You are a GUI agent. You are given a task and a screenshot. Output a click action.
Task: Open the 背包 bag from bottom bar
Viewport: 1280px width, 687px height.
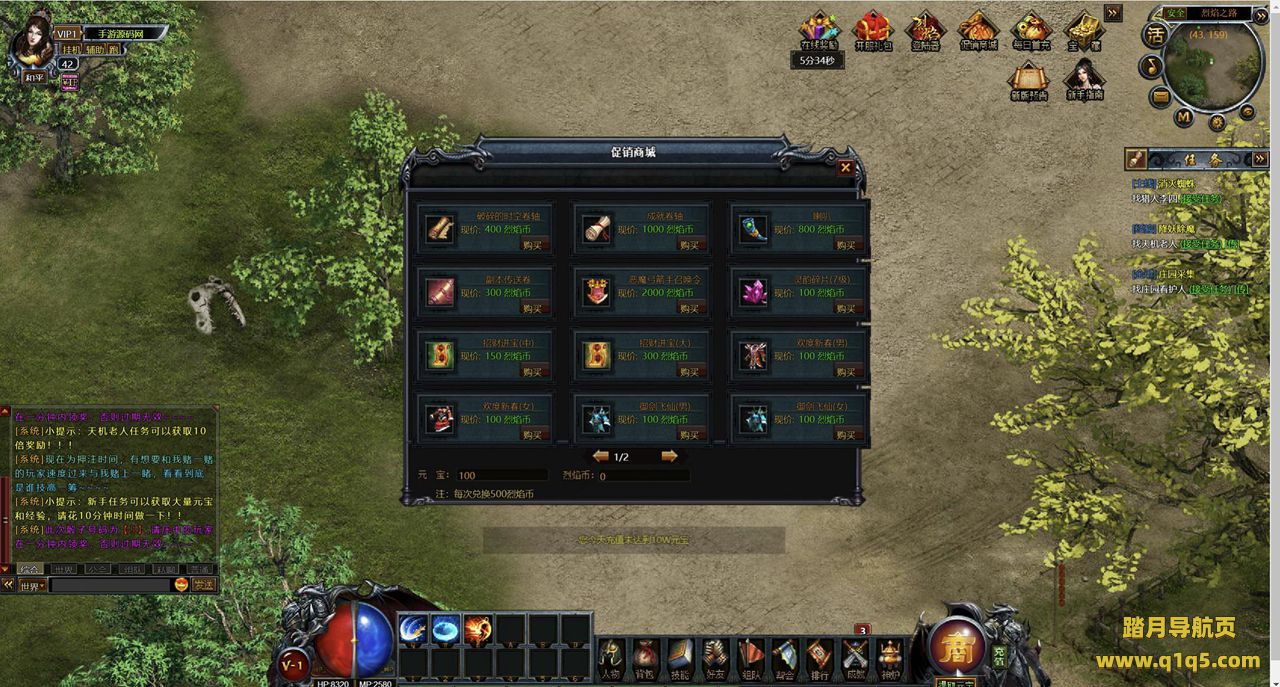tap(646, 657)
